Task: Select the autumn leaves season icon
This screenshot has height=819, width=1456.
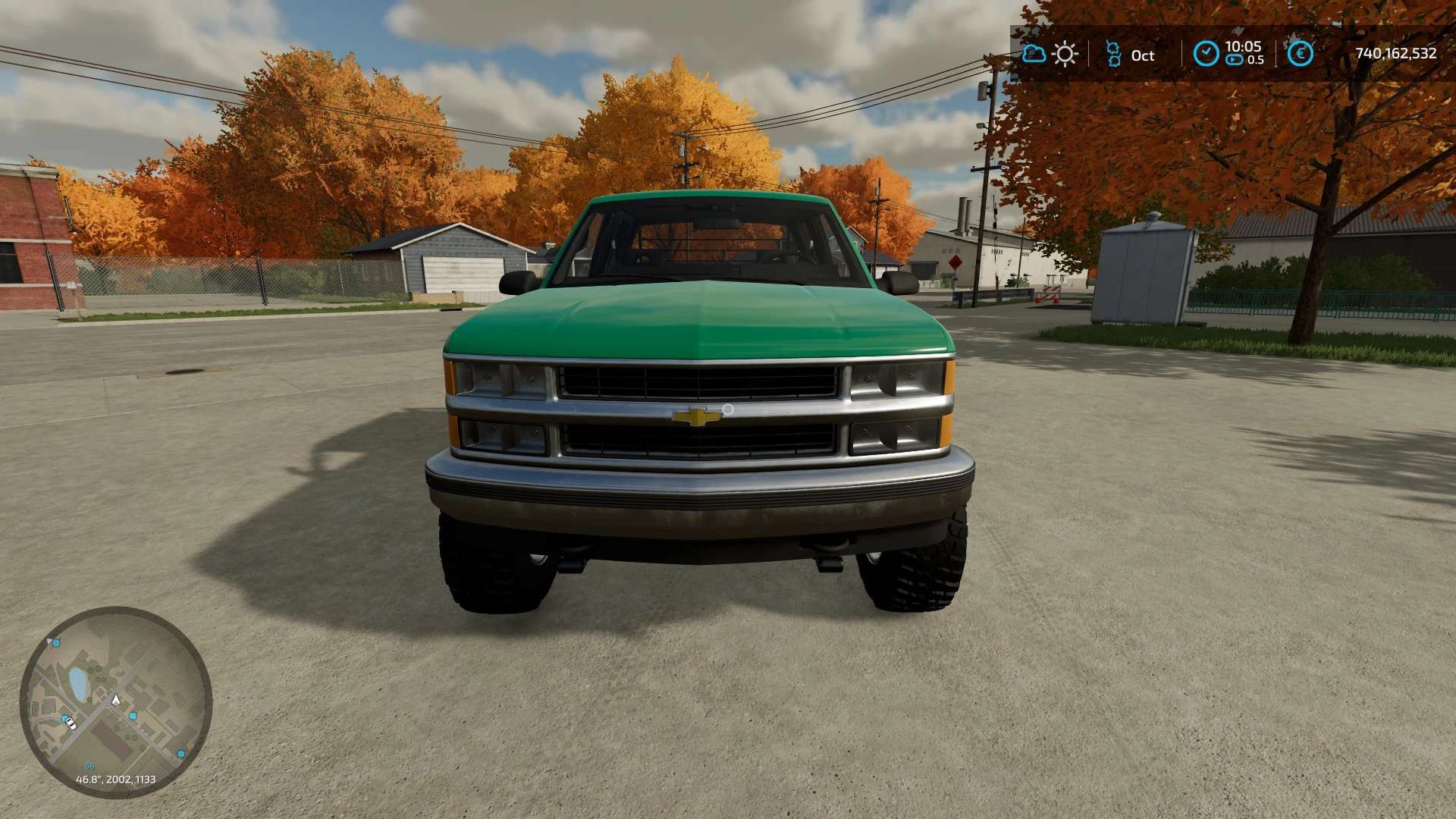Action: [x=1112, y=54]
